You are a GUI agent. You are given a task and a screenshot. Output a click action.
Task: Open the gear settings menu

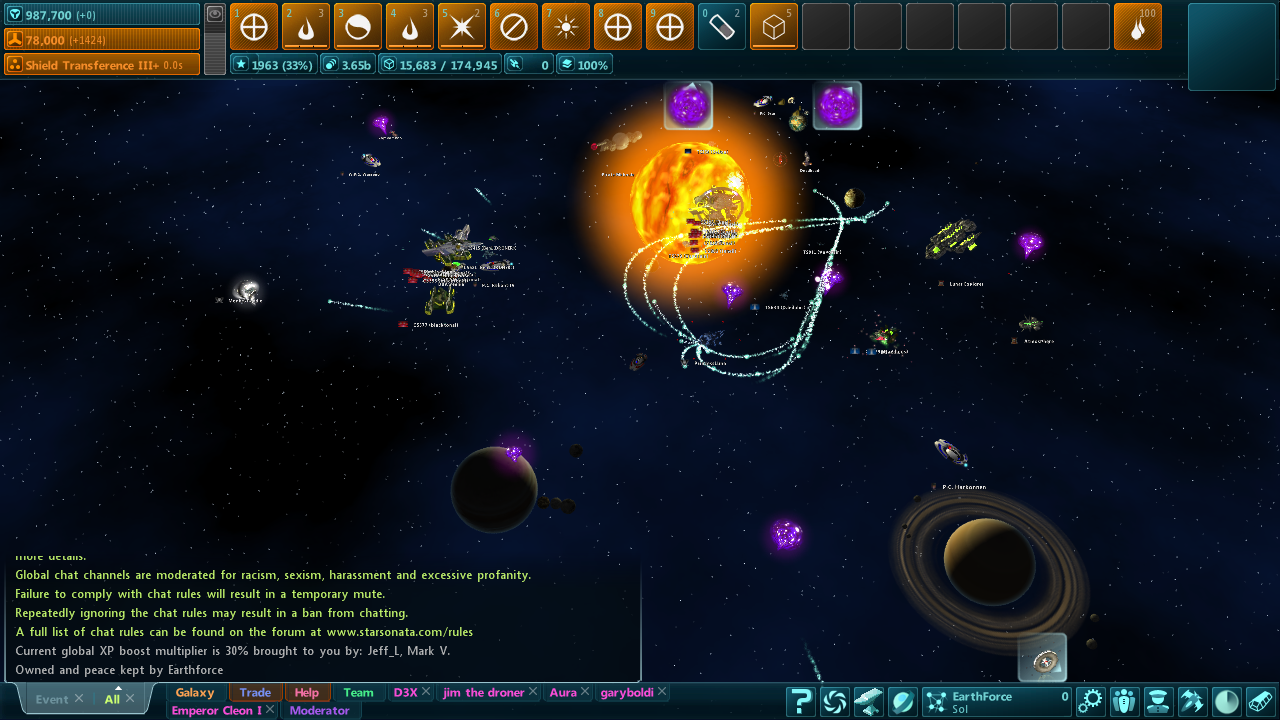coord(1089,701)
